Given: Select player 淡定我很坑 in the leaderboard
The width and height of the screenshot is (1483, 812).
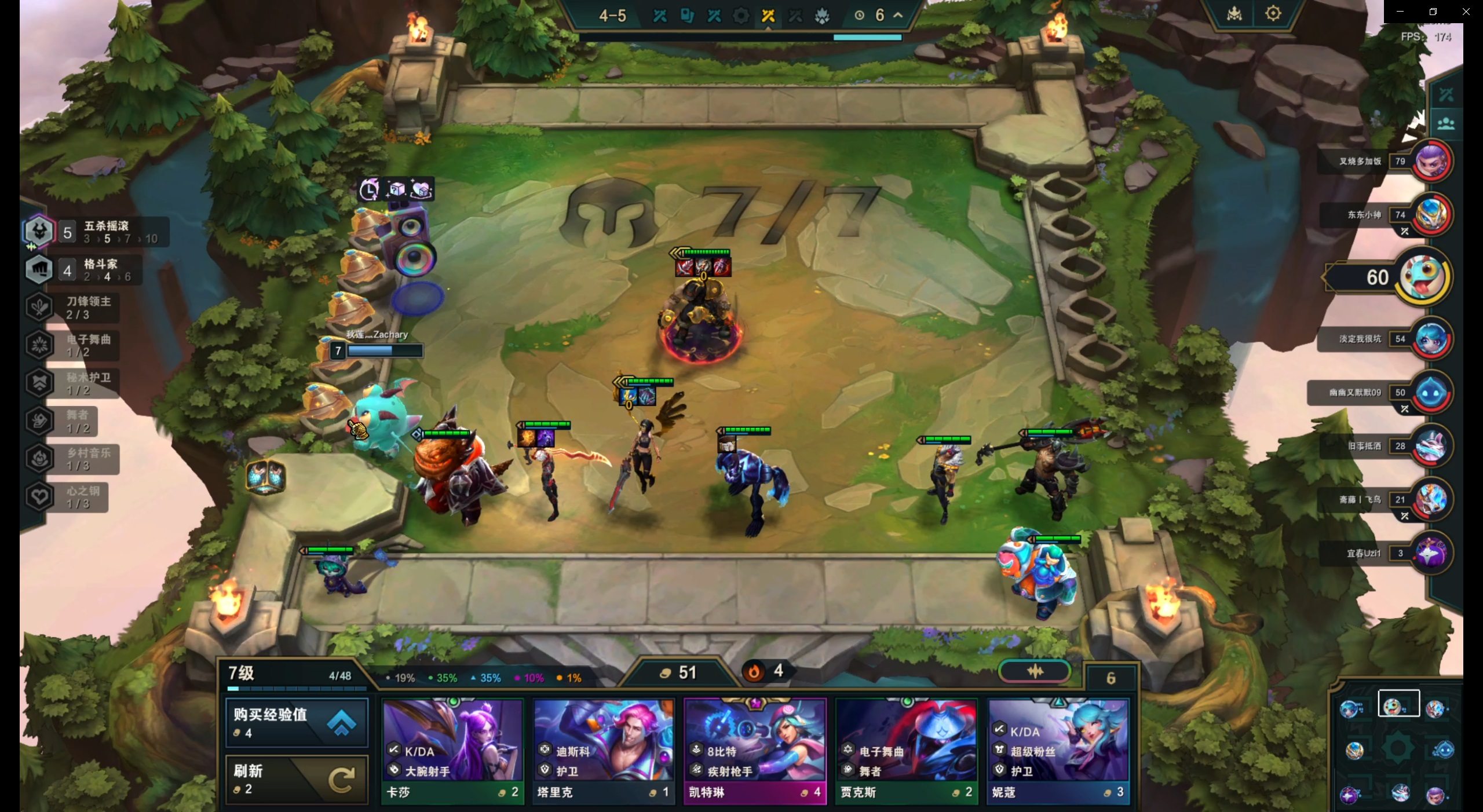Looking at the screenshot, I should (x=1431, y=339).
